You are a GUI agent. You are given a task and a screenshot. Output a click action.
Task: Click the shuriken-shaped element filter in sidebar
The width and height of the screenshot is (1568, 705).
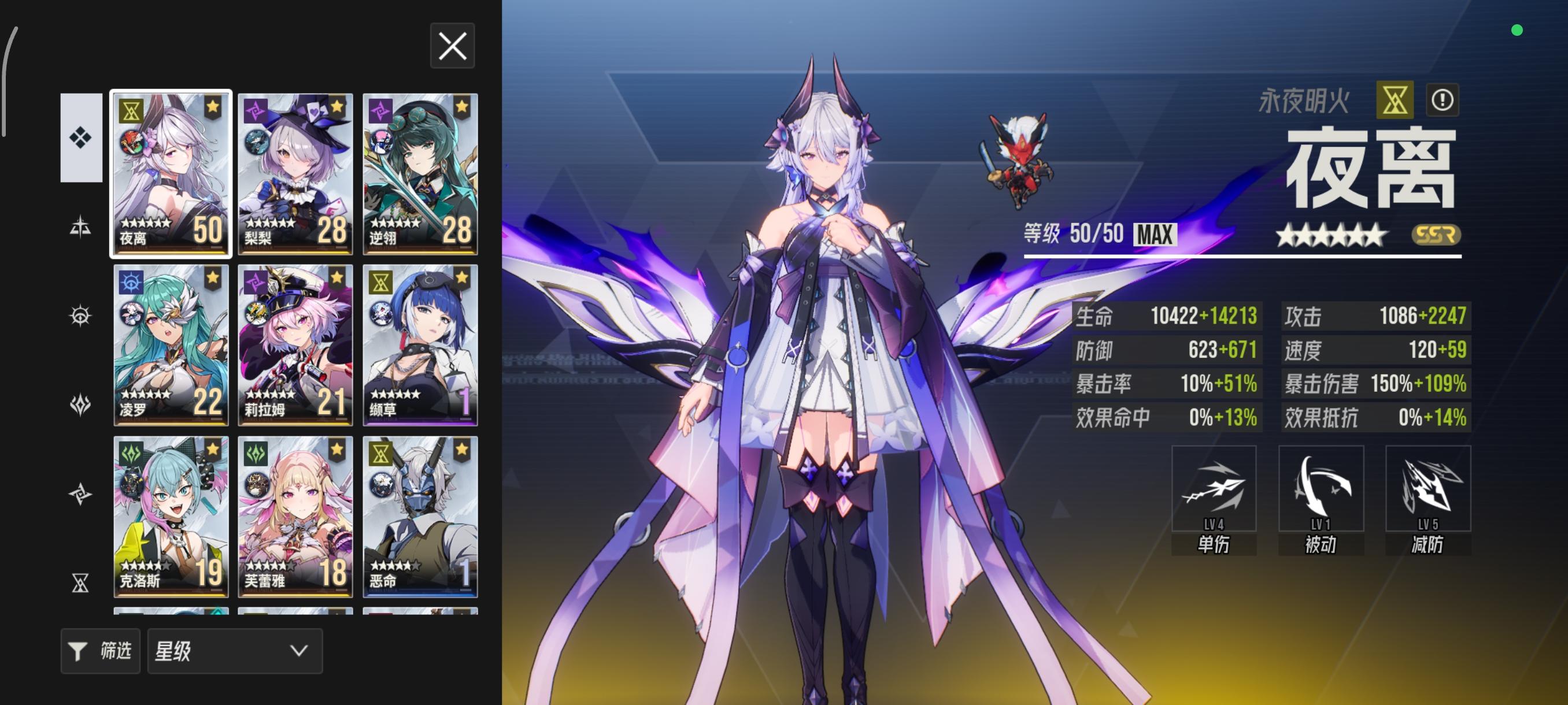point(79,494)
